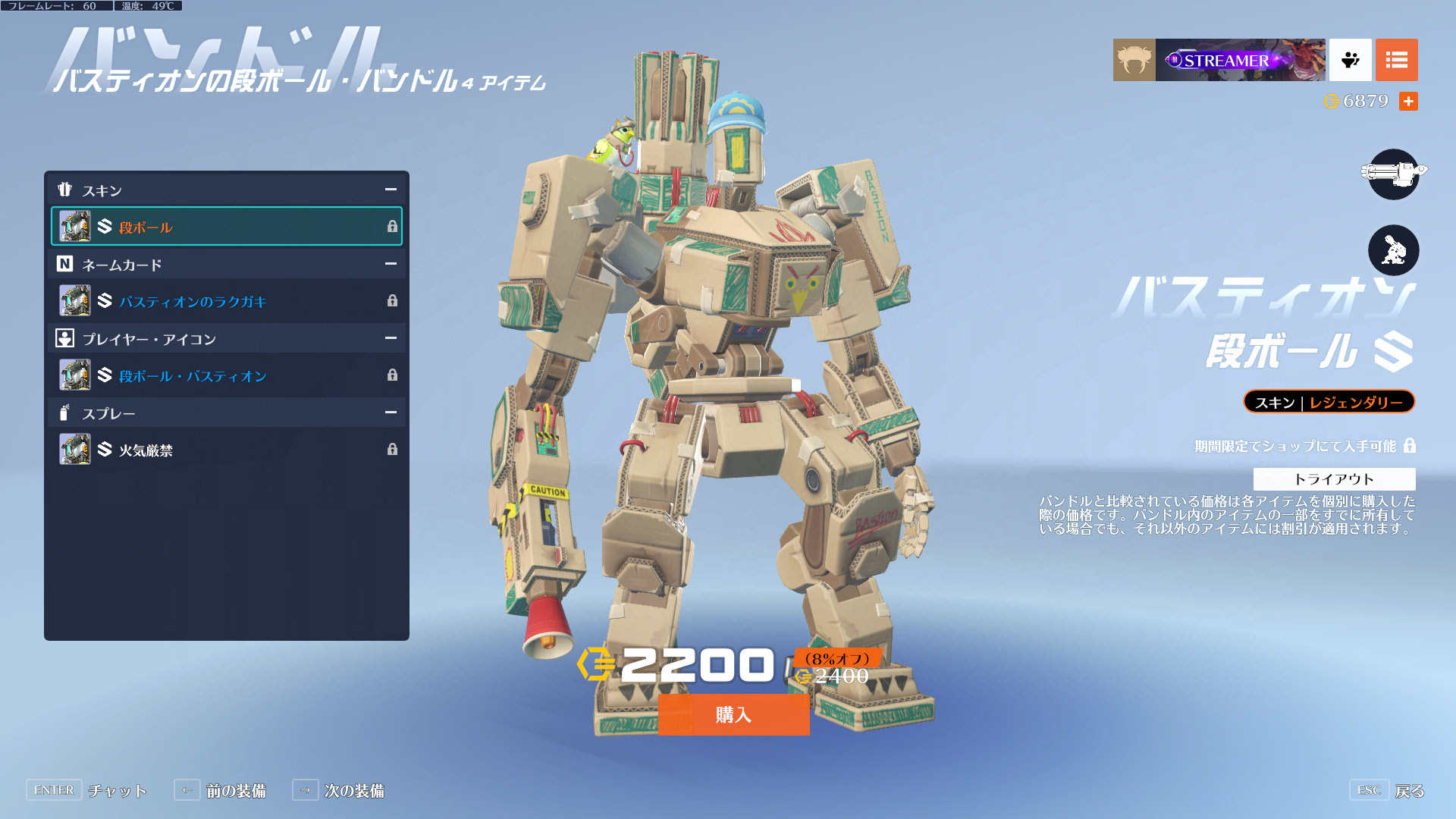Select the バスティオンのラクガキ name card
Image resolution: width=1456 pixels, height=819 pixels.
point(226,301)
